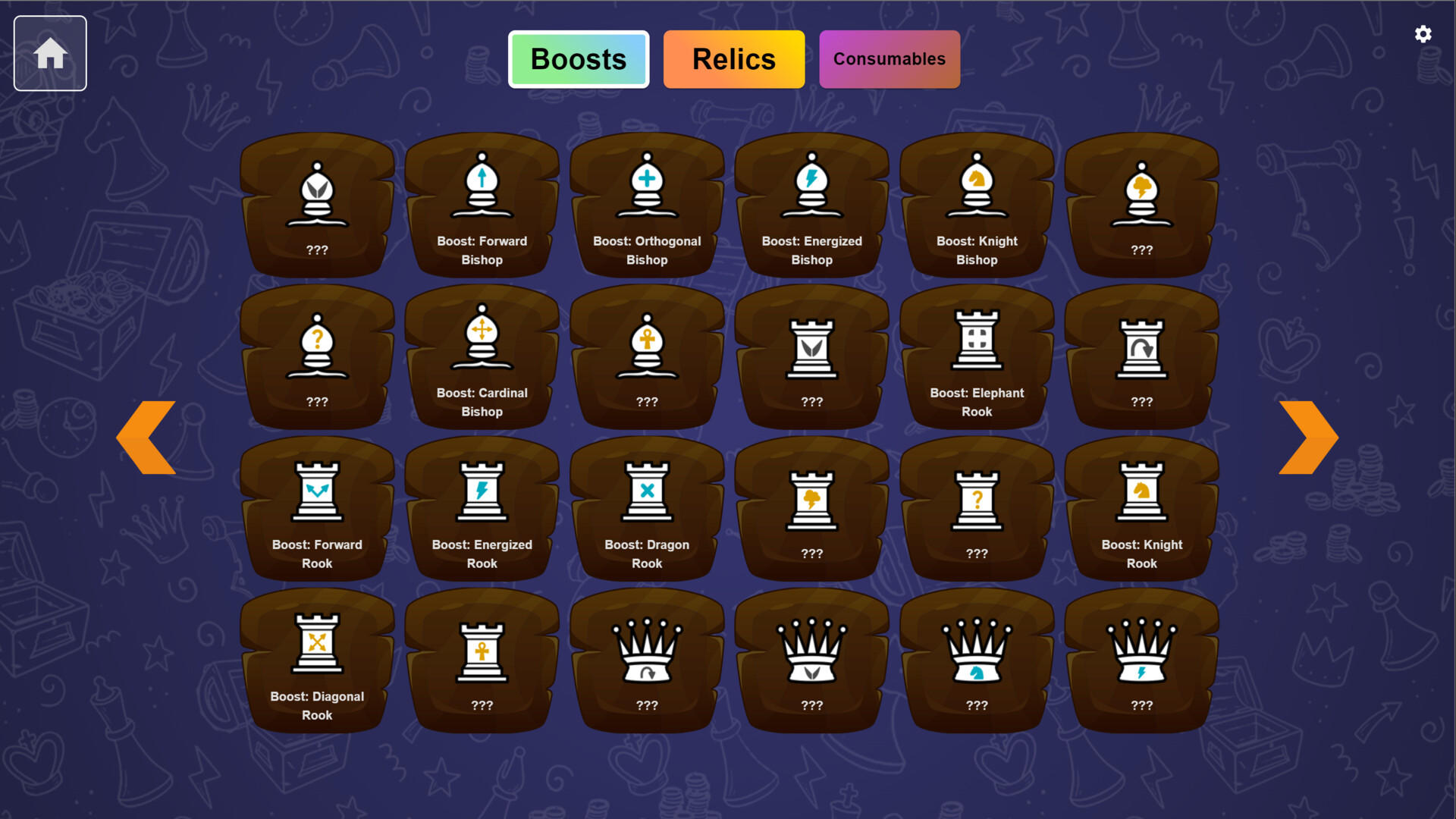
Task: Open the Energized Rook boost
Action: click(x=482, y=508)
